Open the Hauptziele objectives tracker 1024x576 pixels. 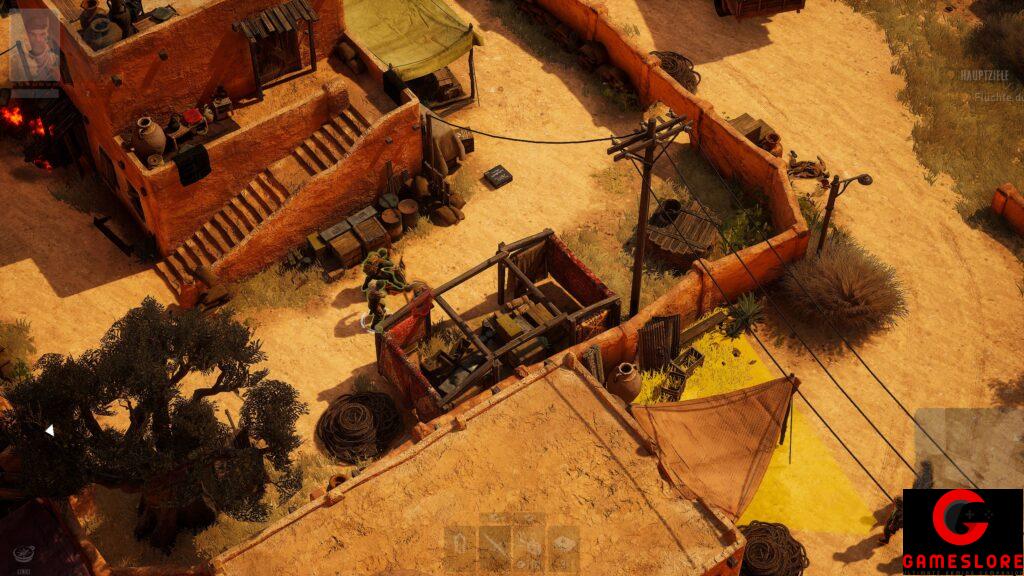point(985,75)
